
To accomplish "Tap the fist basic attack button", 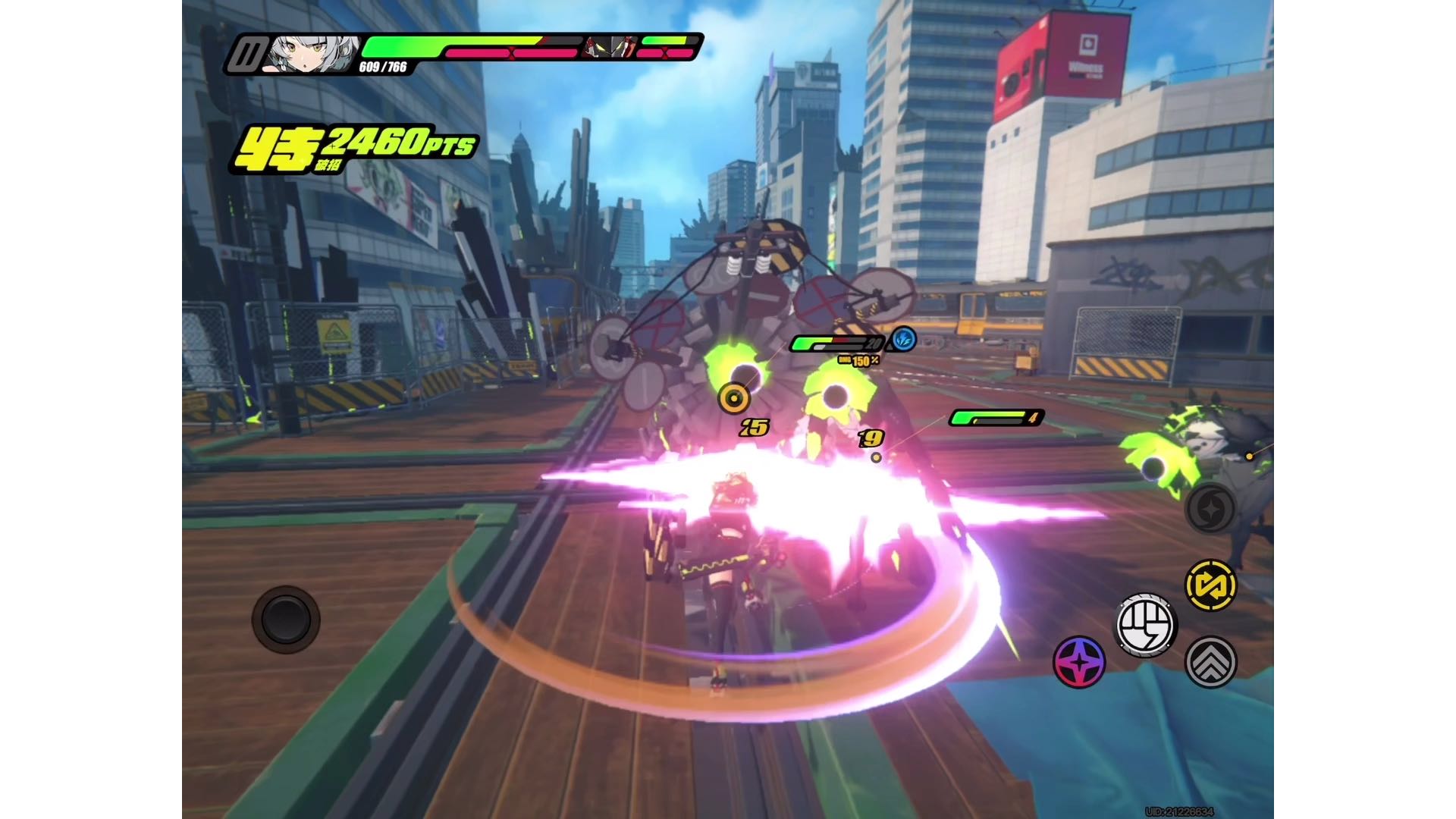I will (x=1146, y=626).
